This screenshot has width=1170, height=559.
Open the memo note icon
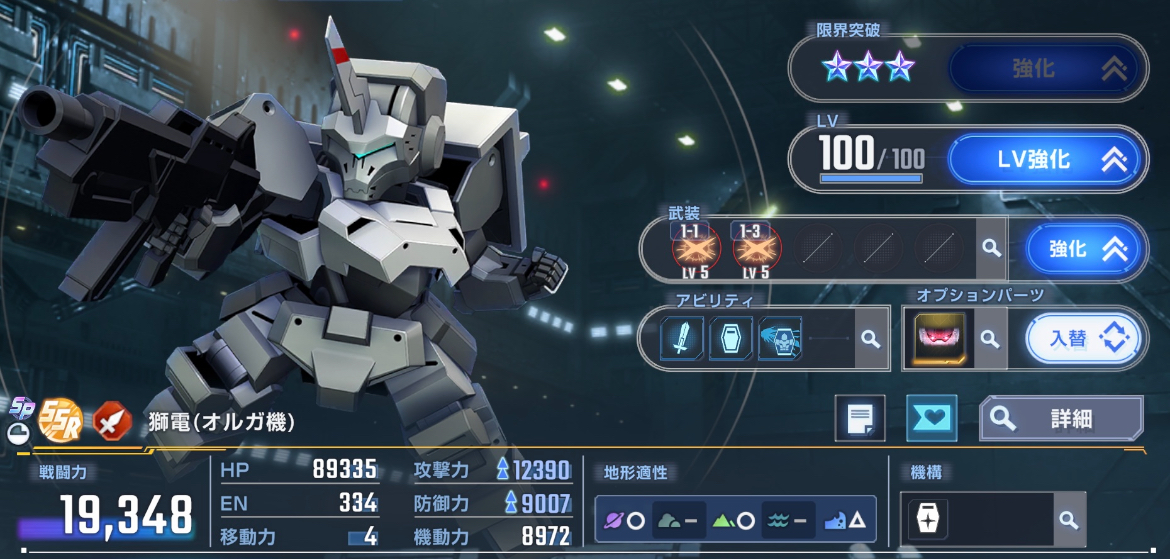click(860, 418)
